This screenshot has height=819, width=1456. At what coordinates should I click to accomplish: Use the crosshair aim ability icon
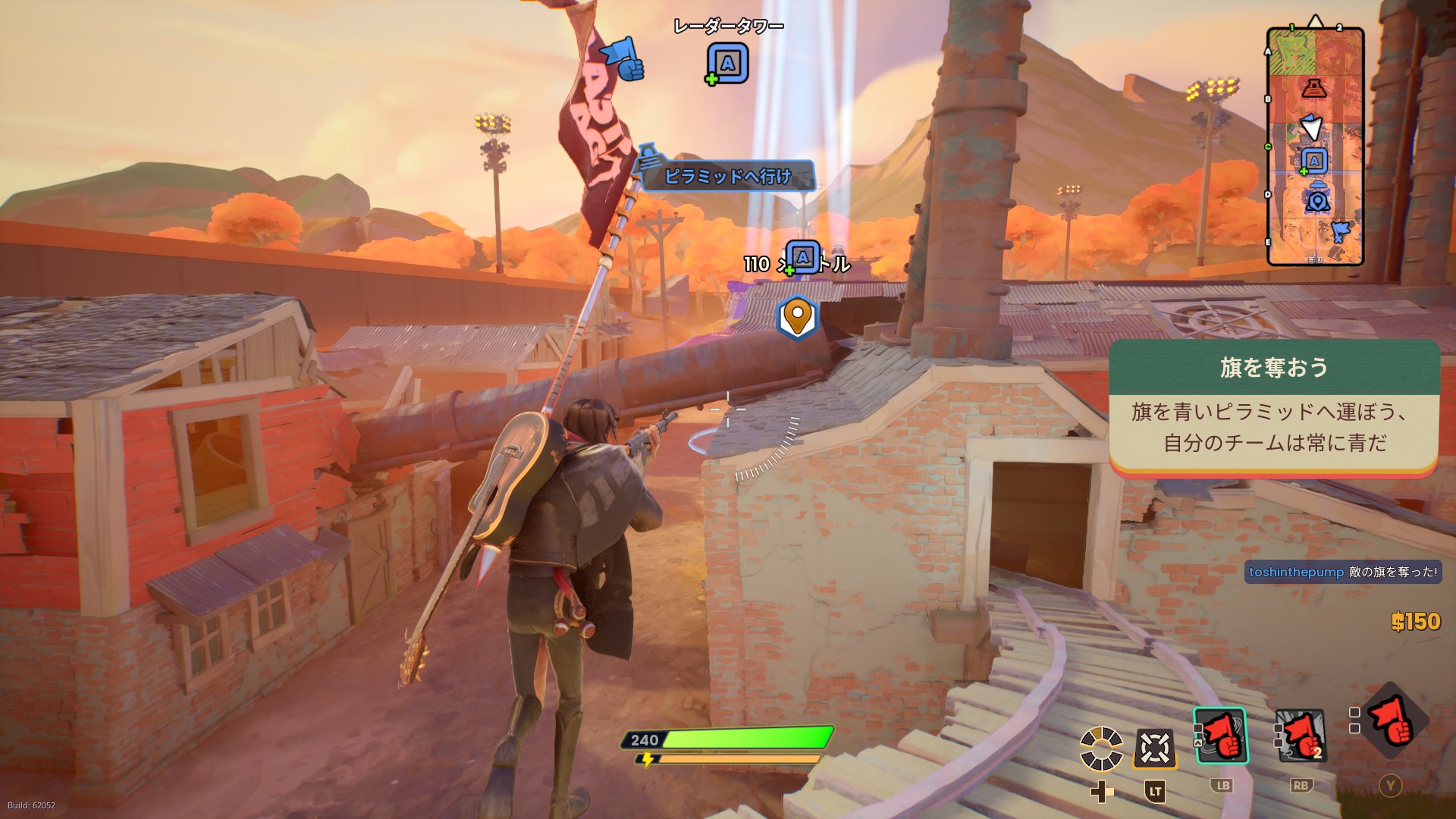[x=1154, y=748]
